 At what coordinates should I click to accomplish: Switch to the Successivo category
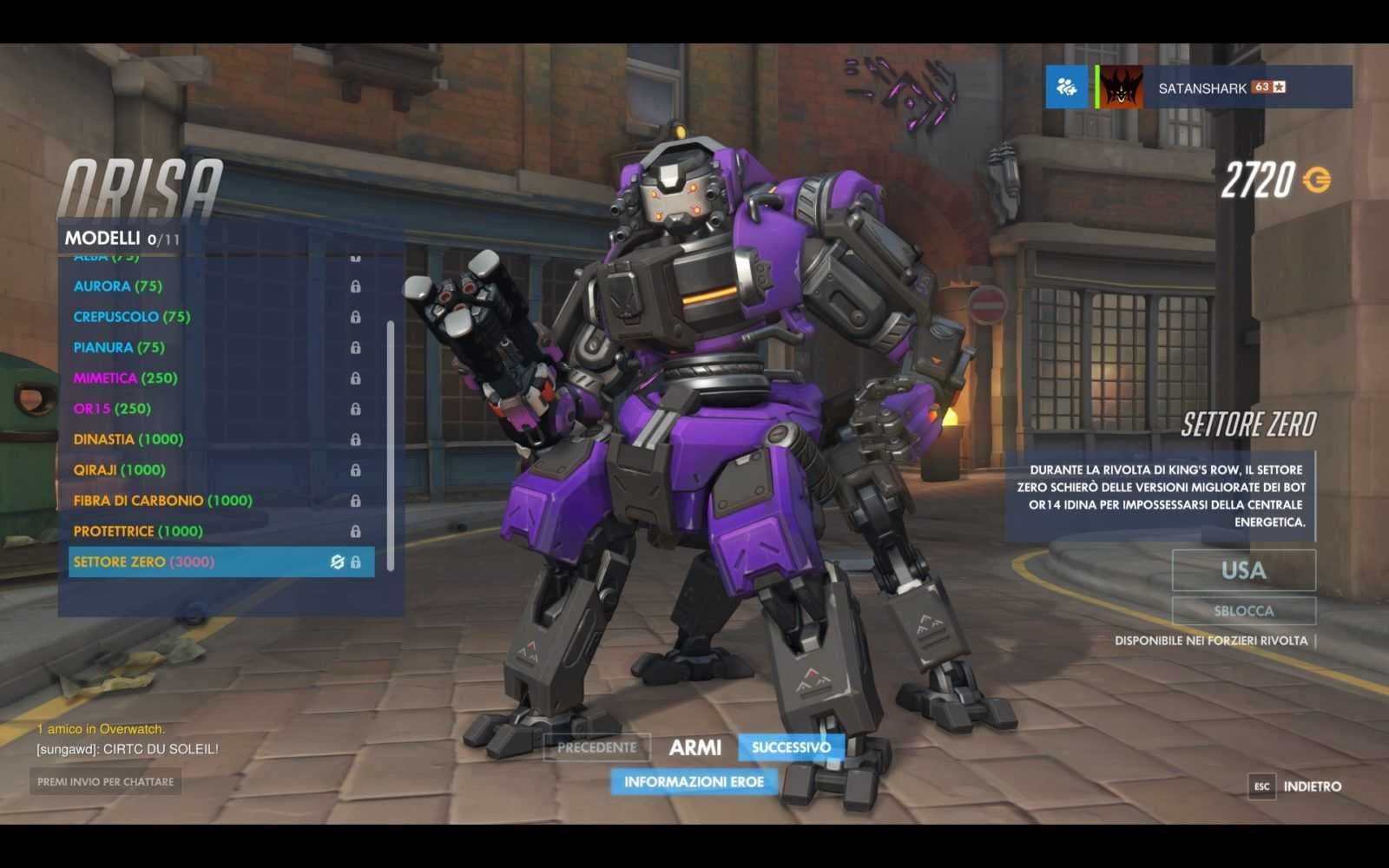click(791, 747)
